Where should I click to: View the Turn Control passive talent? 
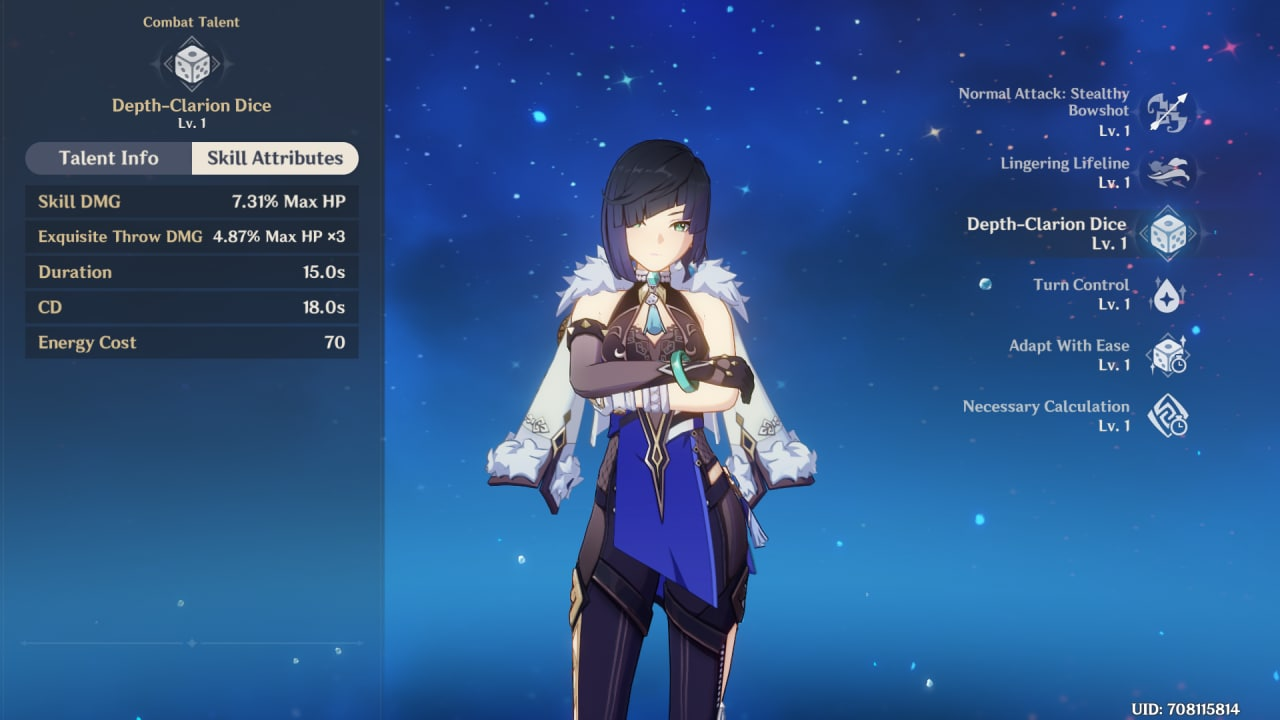tap(1167, 295)
